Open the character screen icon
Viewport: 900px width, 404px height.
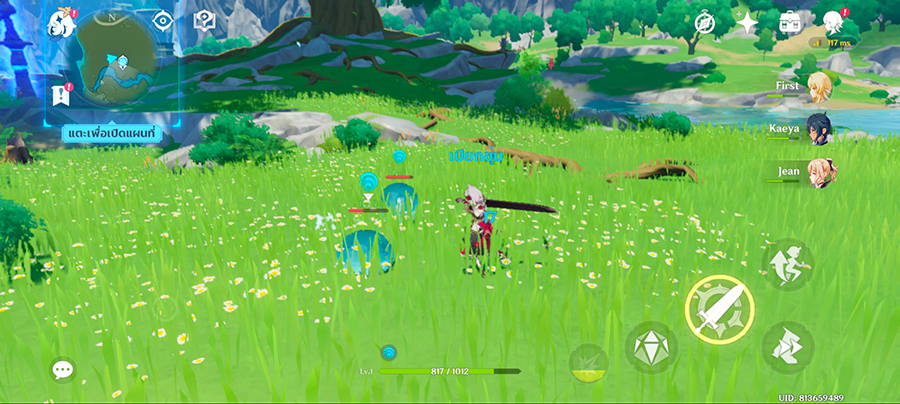click(833, 21)
